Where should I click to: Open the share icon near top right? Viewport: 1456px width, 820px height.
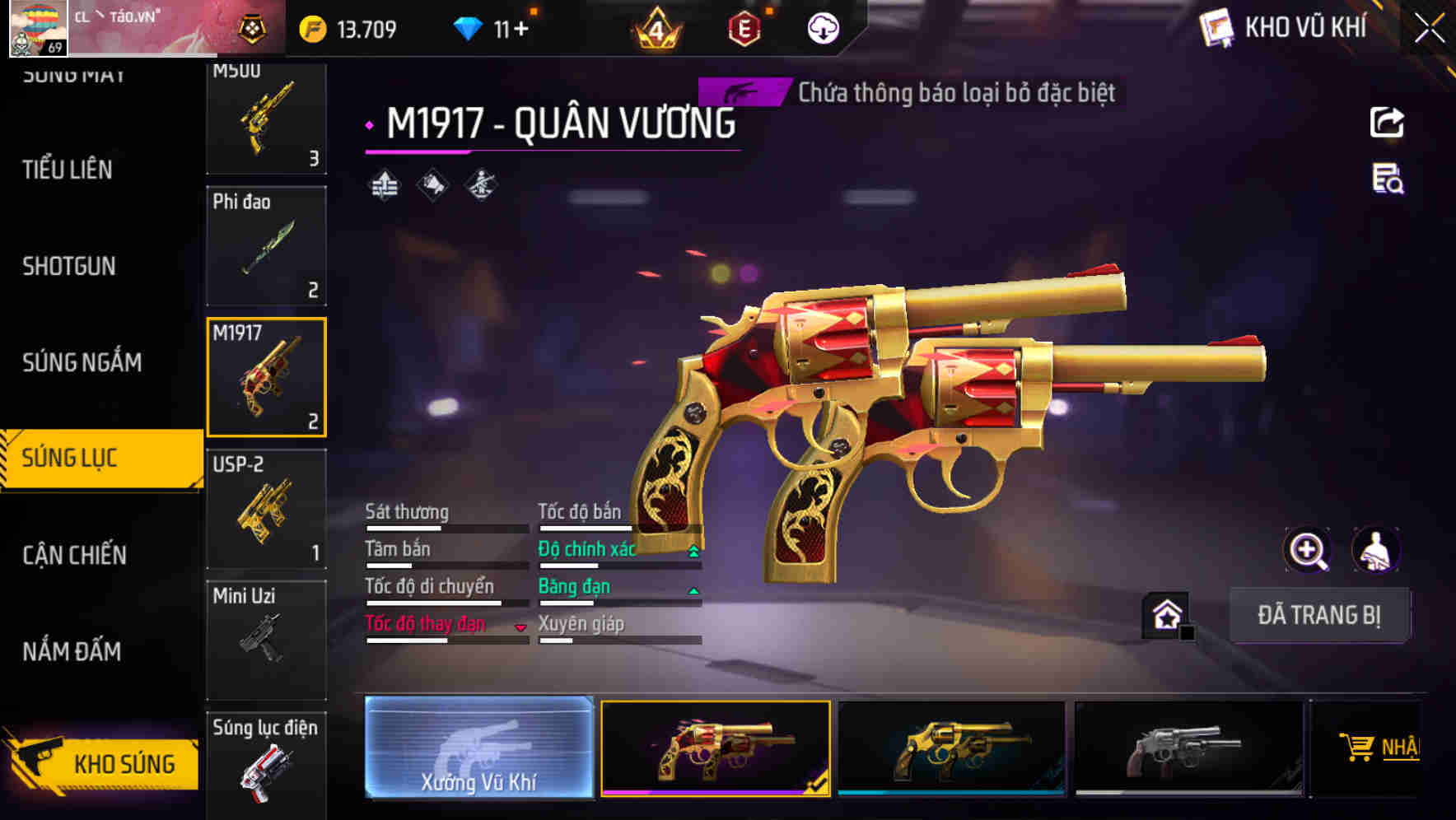coord(1387,121)
